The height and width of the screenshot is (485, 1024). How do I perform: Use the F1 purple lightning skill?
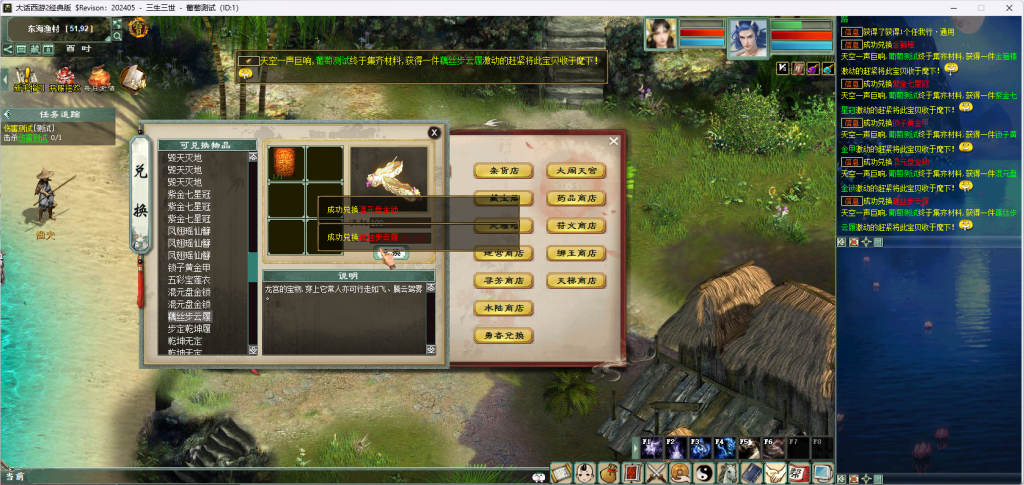(650, 449)
